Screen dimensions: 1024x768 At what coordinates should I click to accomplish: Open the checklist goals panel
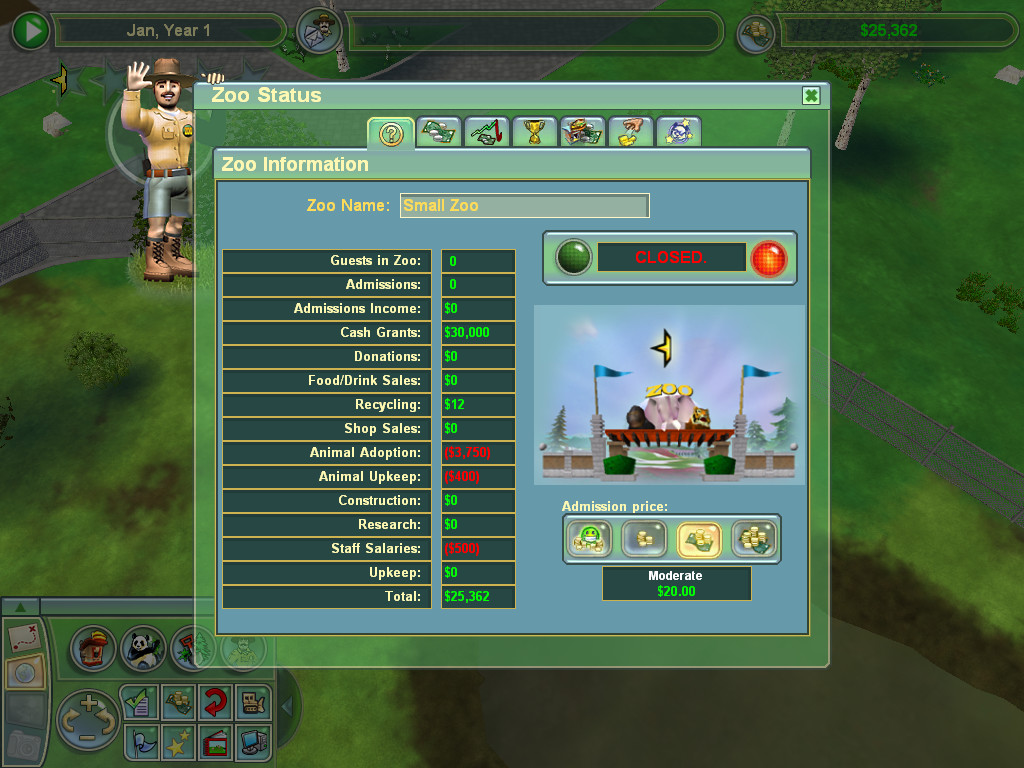(x=139, y=702)
